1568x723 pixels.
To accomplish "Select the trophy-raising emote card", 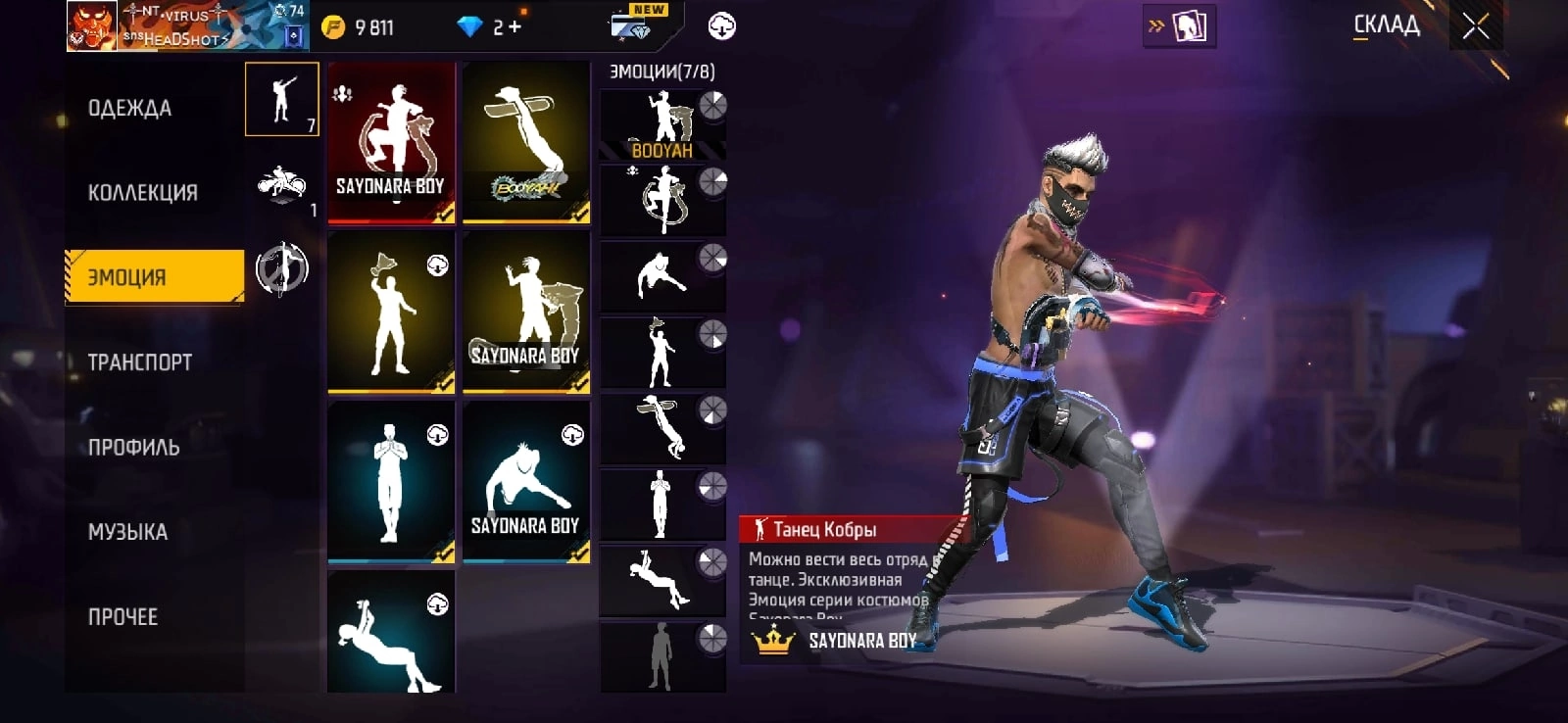I will pyautogui.click(x=391, y=312).
